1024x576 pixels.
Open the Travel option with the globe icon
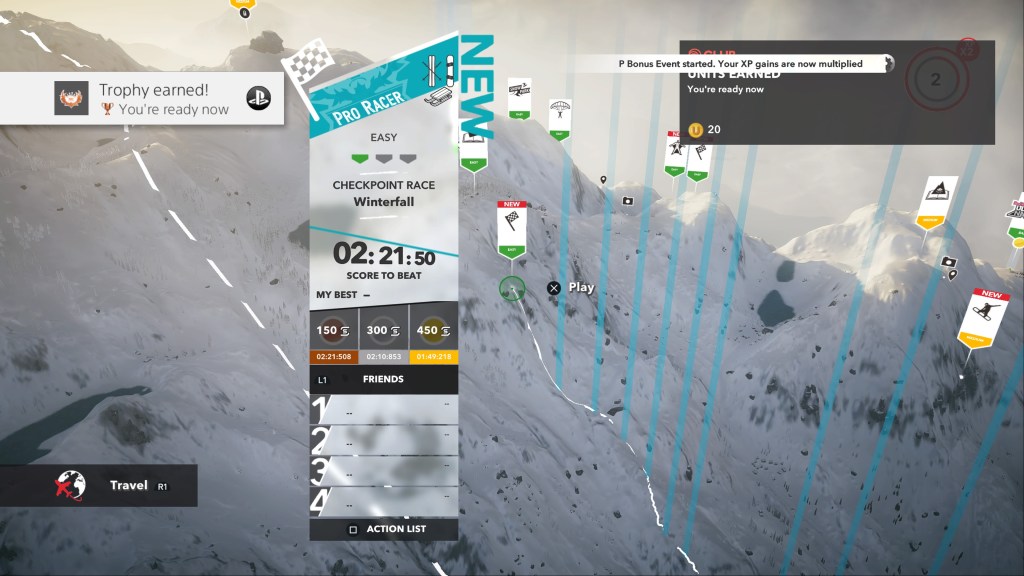coord(98,486)
